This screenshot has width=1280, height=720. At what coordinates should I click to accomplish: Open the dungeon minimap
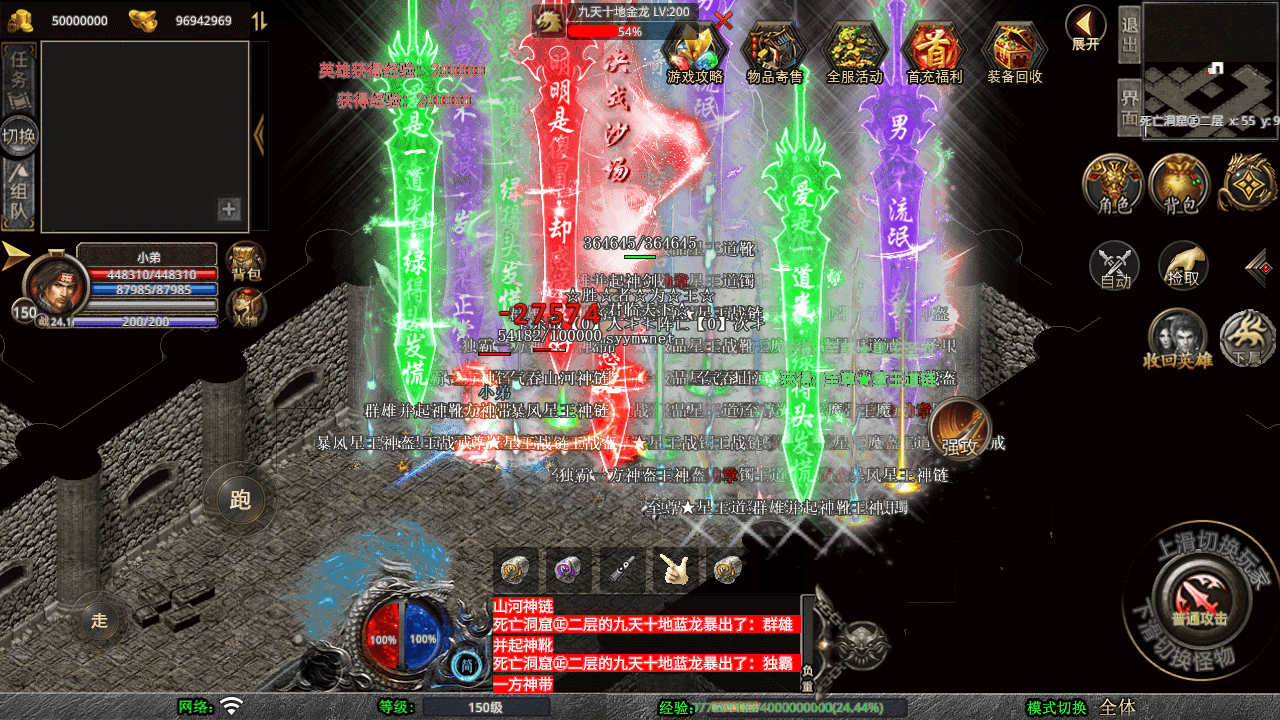(1210, 68)
